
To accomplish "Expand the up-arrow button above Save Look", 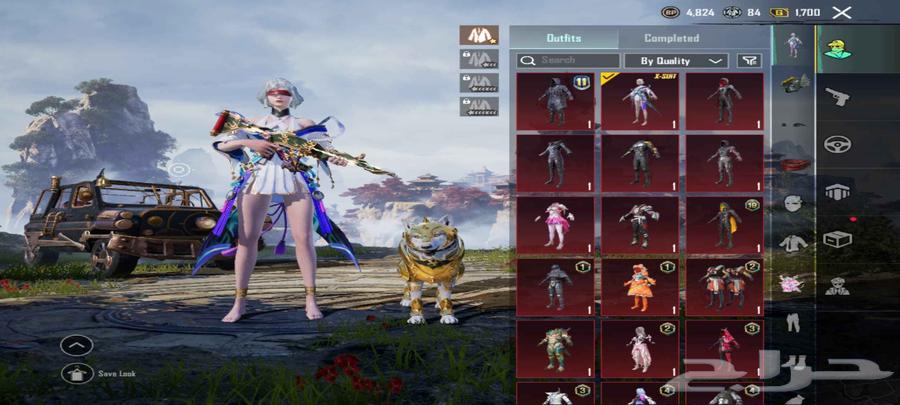I will [77, 346].
